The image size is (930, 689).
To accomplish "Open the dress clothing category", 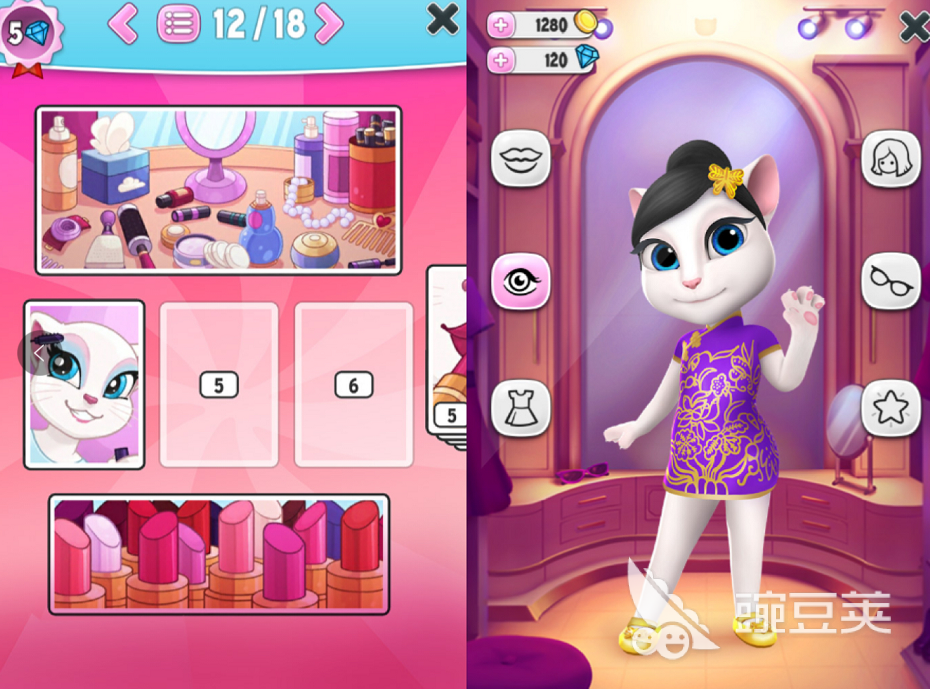I will 520,407.
